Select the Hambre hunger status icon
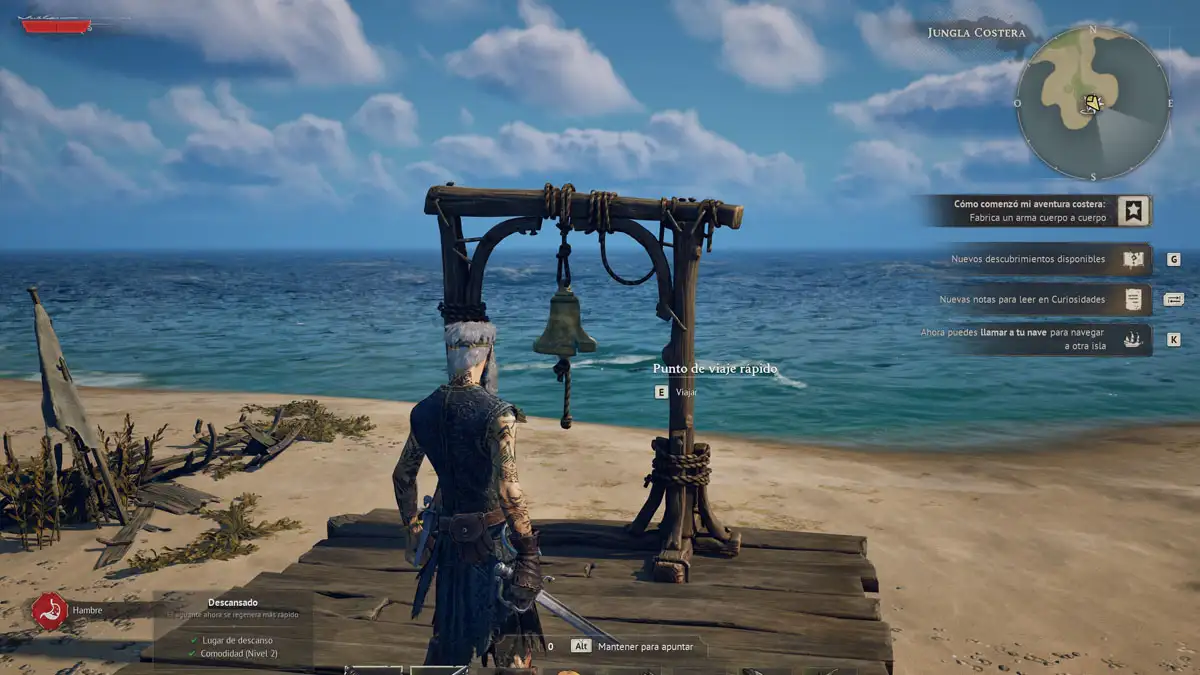The width and height of the screenshot is (1200, 675). pyautogui.click(x=49, y=610)
